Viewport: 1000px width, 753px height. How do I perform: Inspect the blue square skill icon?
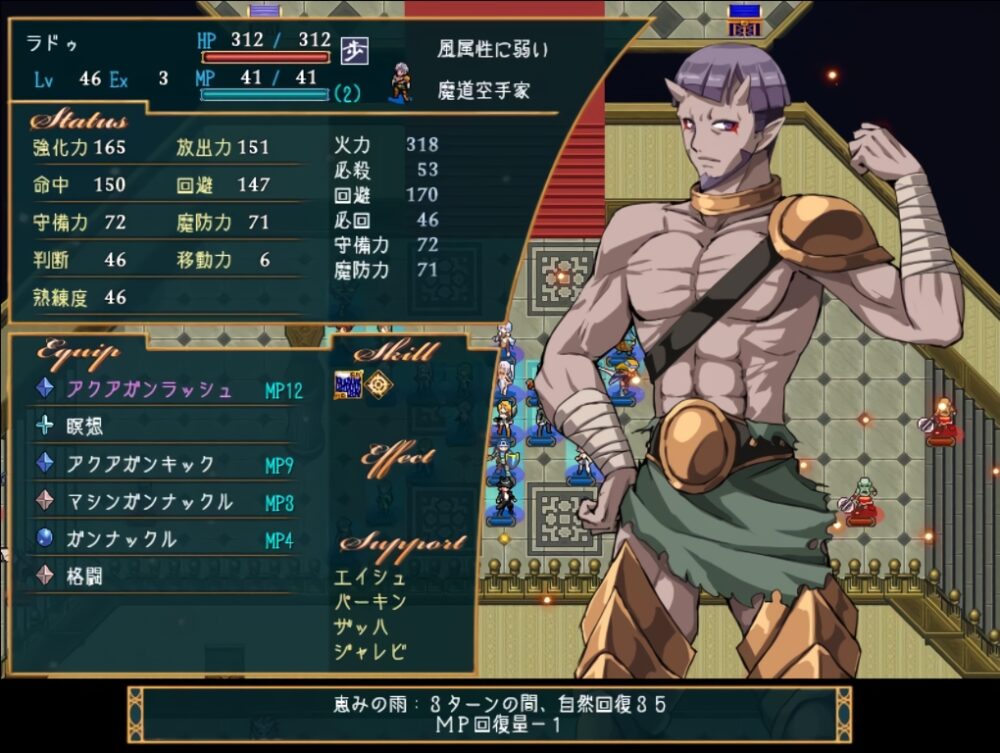[x=347, y=385]
